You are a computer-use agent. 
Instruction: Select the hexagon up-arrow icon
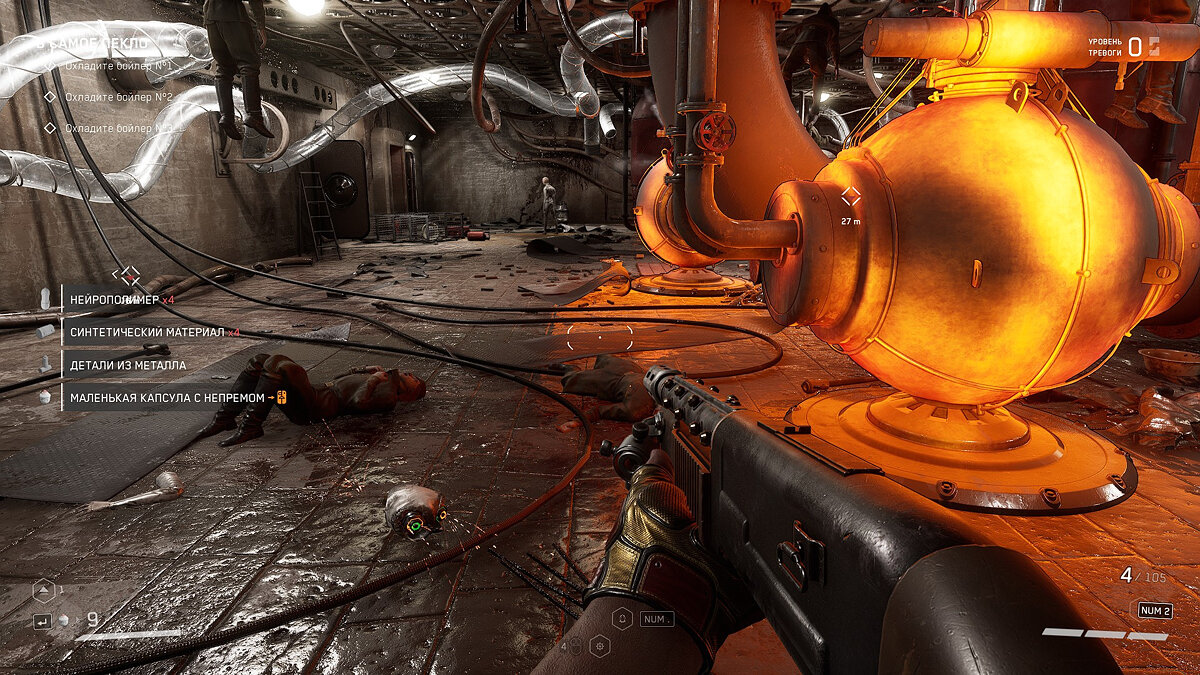[x=42, y=590]
